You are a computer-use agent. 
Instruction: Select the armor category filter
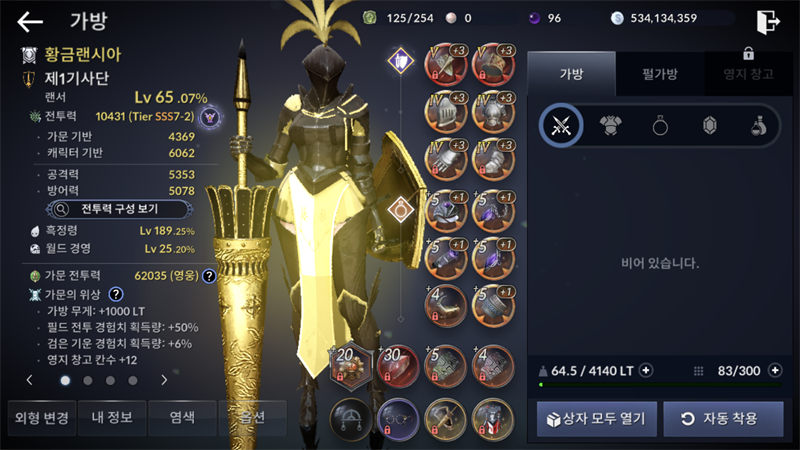click(610, 125)
